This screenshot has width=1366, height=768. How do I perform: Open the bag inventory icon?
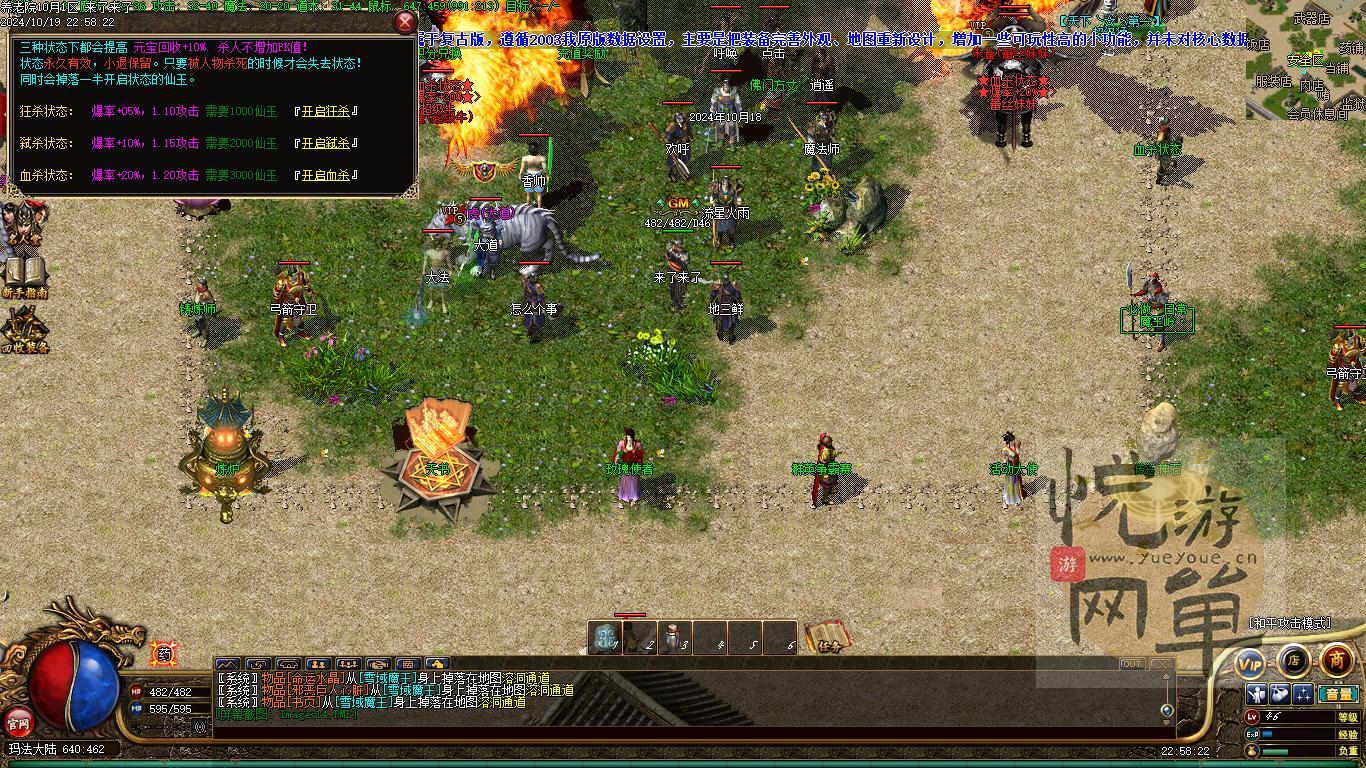coord(1281,694)
